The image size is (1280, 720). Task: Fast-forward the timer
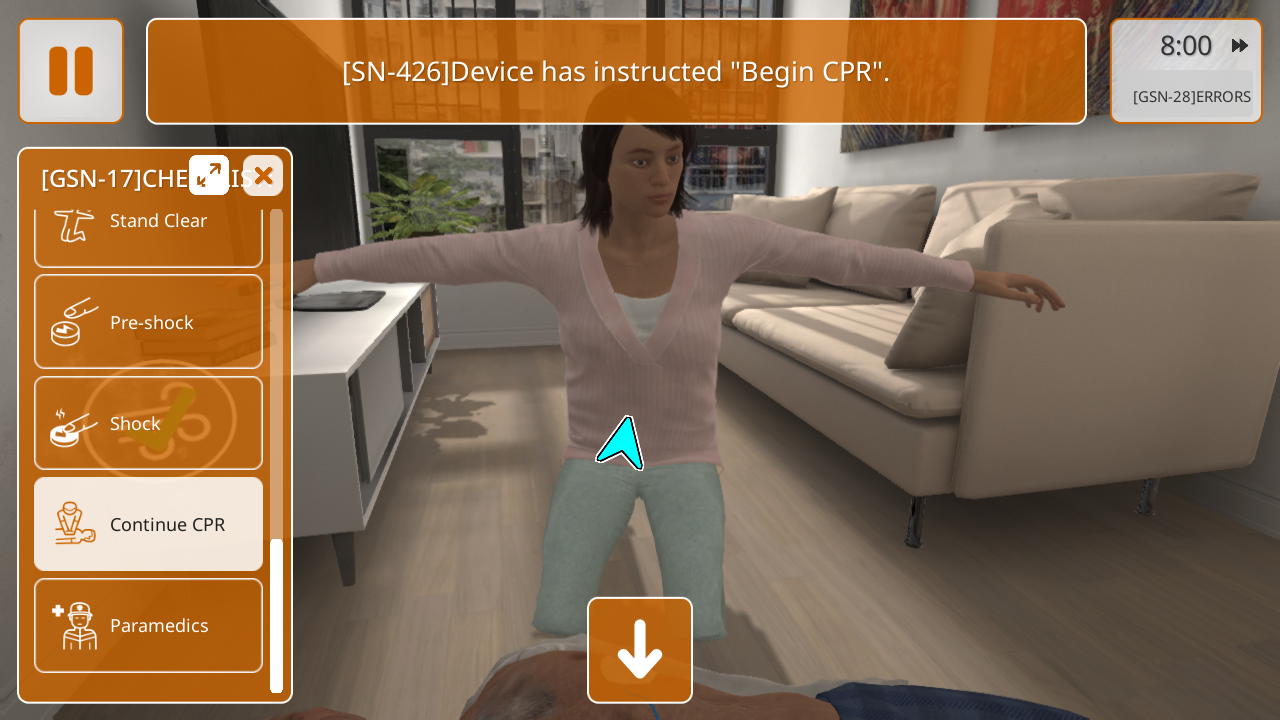point(1240,46)
